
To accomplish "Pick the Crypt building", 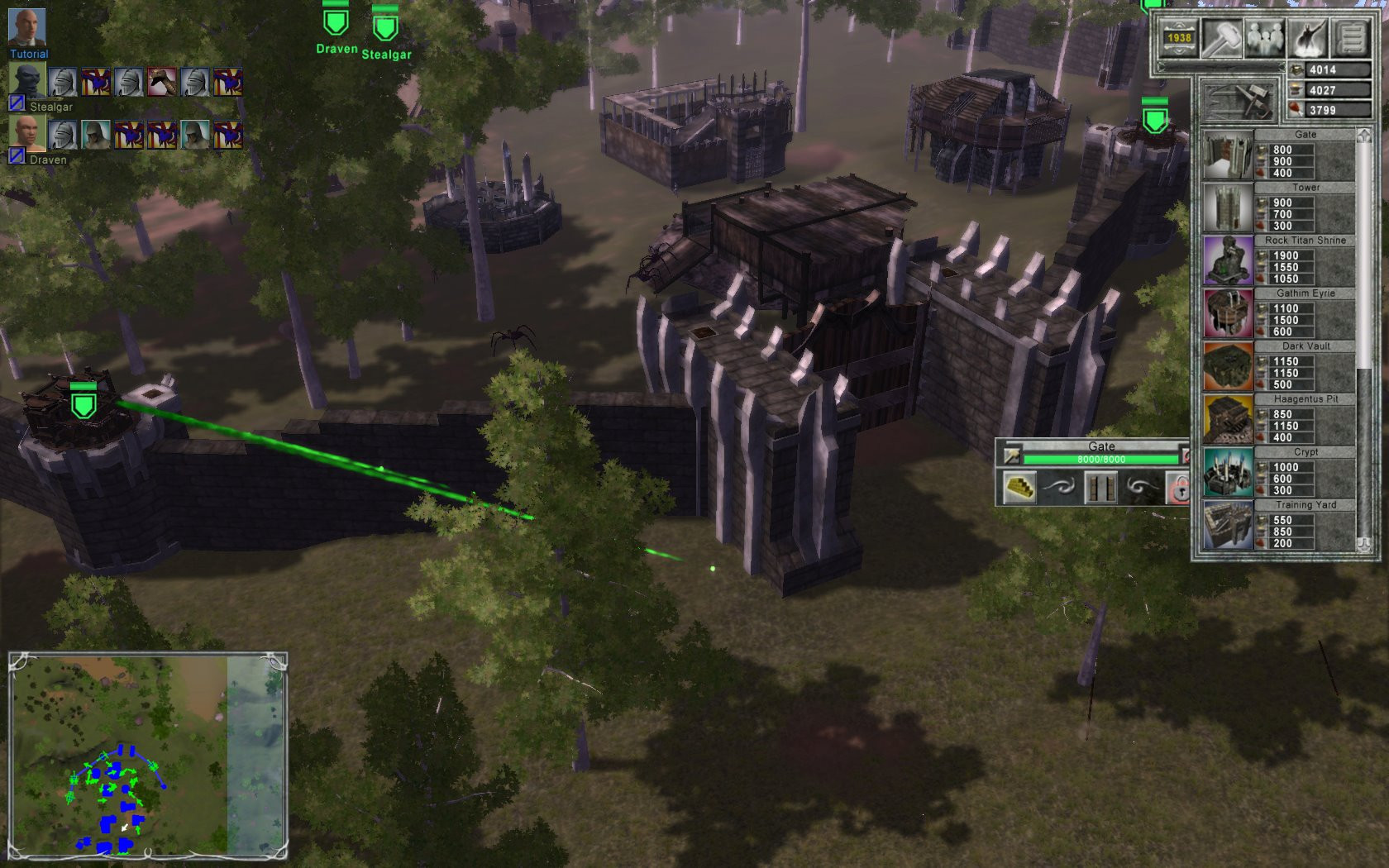I will click(x=1228, y=472).
